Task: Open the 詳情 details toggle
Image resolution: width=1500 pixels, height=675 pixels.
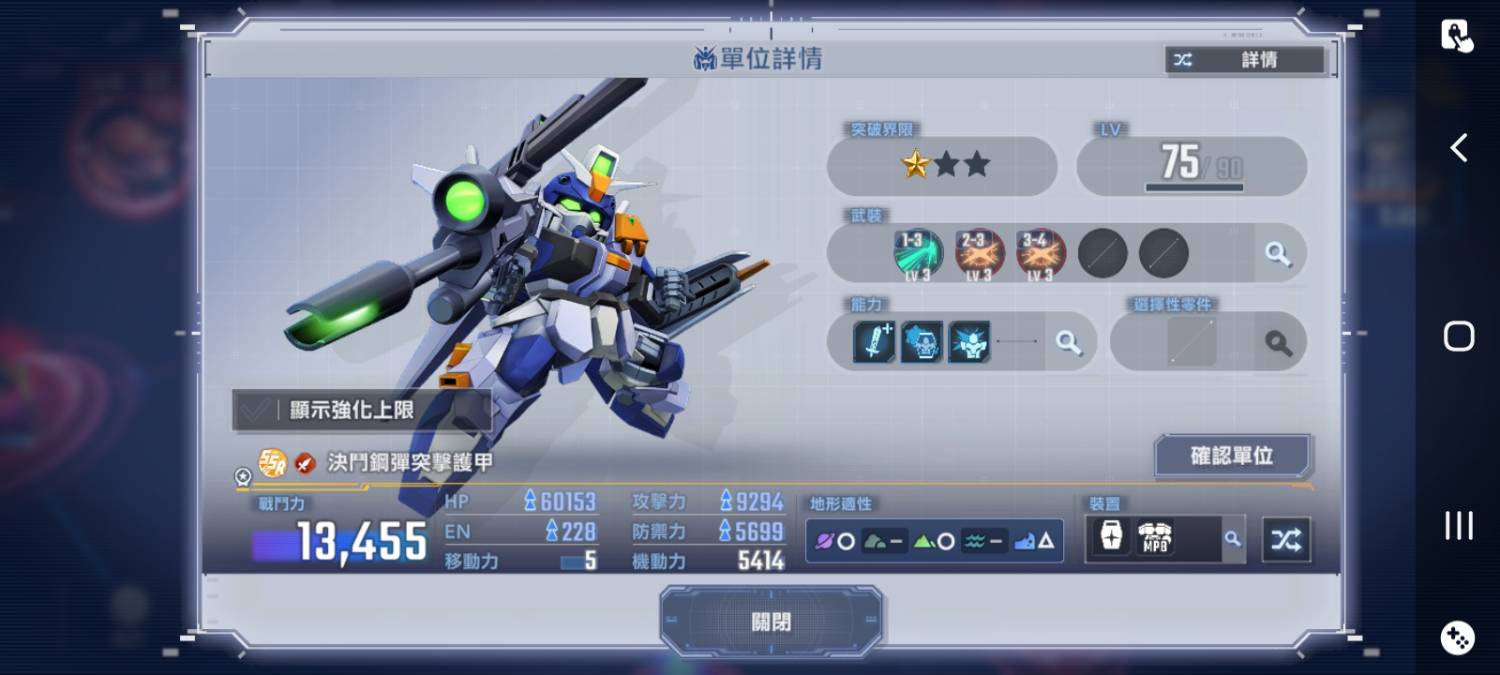Action: pyautogui.click(x=1245, y=60)
